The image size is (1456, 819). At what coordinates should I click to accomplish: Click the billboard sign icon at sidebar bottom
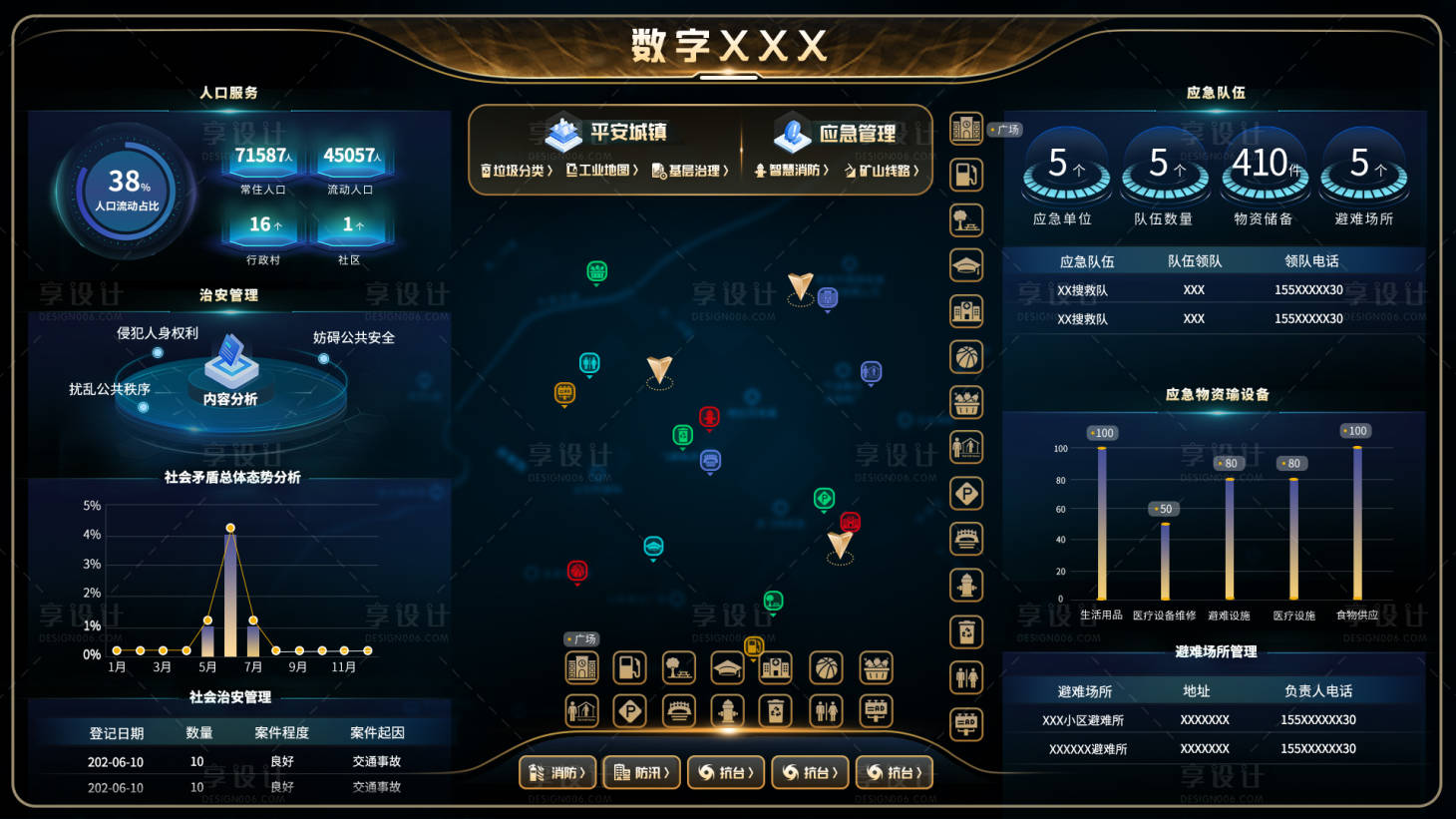pyautogui.click(x=966, y=719)
